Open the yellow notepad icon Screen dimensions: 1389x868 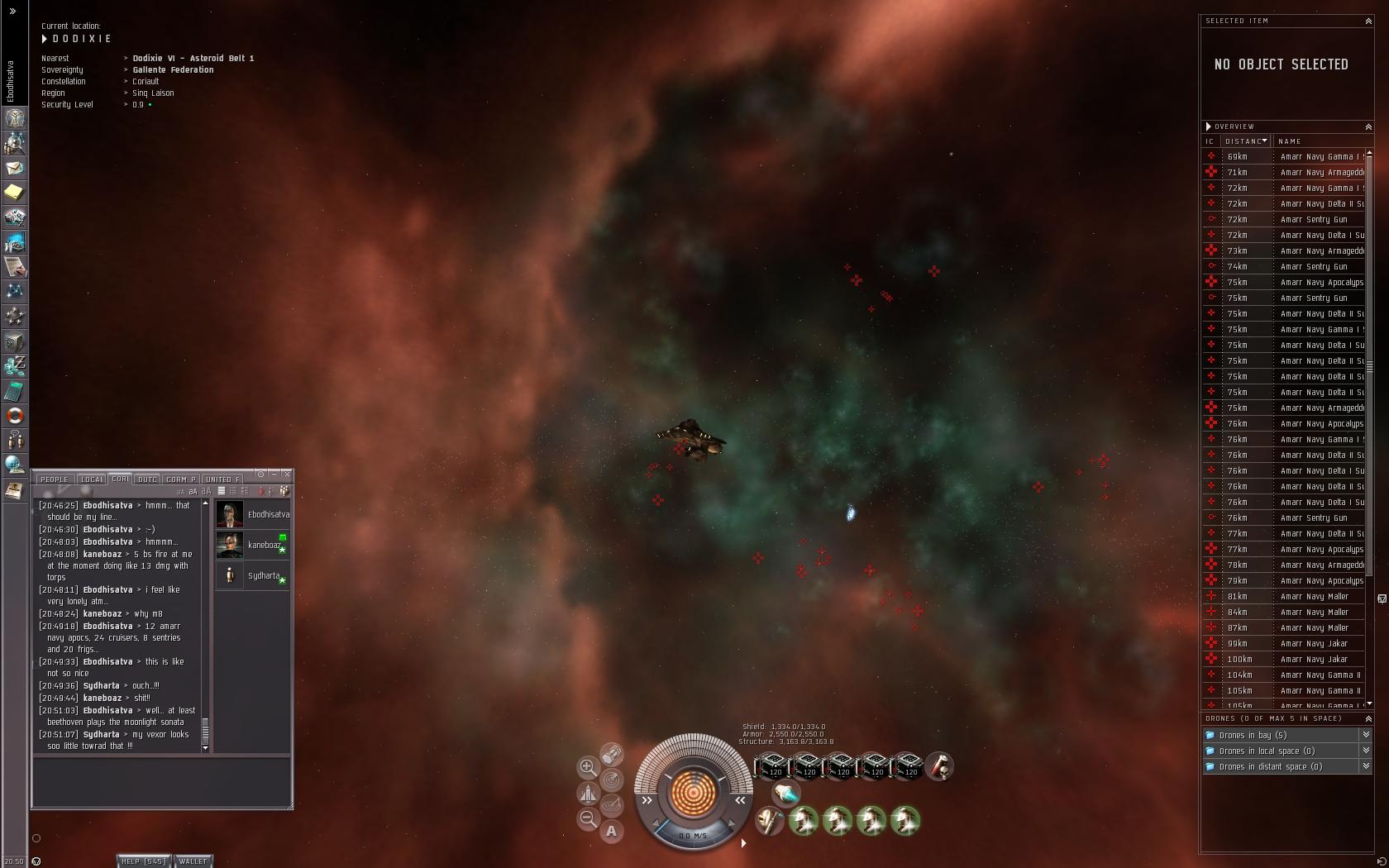pyautogui.click(x=15, y=193)
